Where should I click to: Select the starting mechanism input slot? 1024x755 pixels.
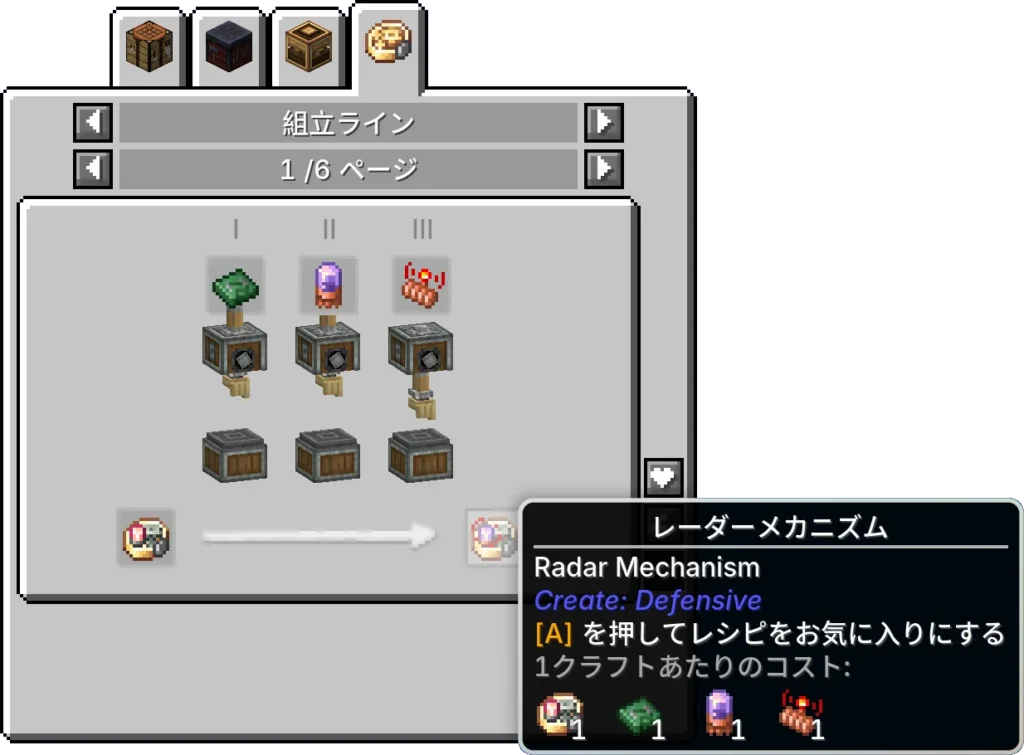146,537
